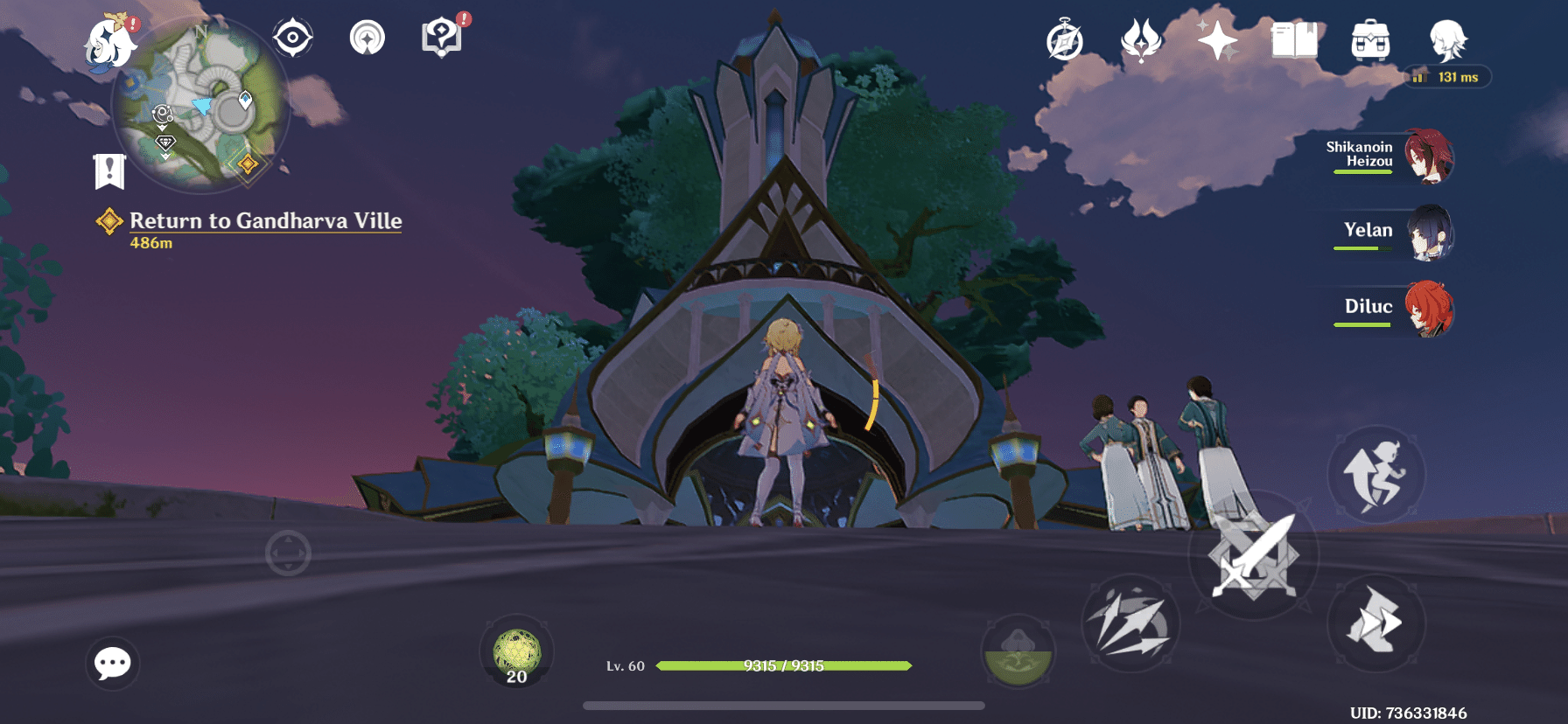Open the Inventory backpack icon
This screenshot has height=724, width=1568.
(1371, 40)
